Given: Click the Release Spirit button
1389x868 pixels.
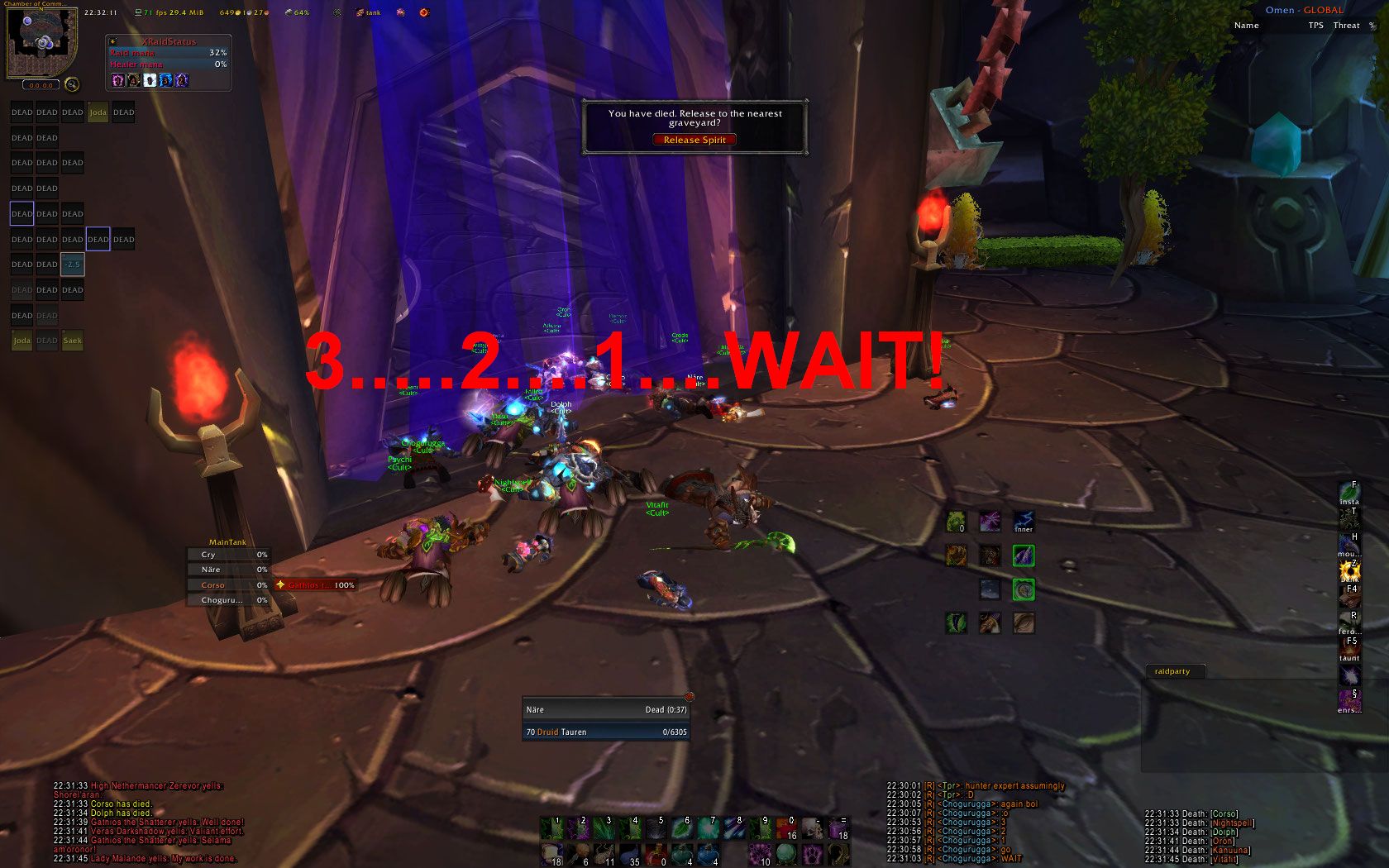Looking at the screenshot, I should coord(694,140).
